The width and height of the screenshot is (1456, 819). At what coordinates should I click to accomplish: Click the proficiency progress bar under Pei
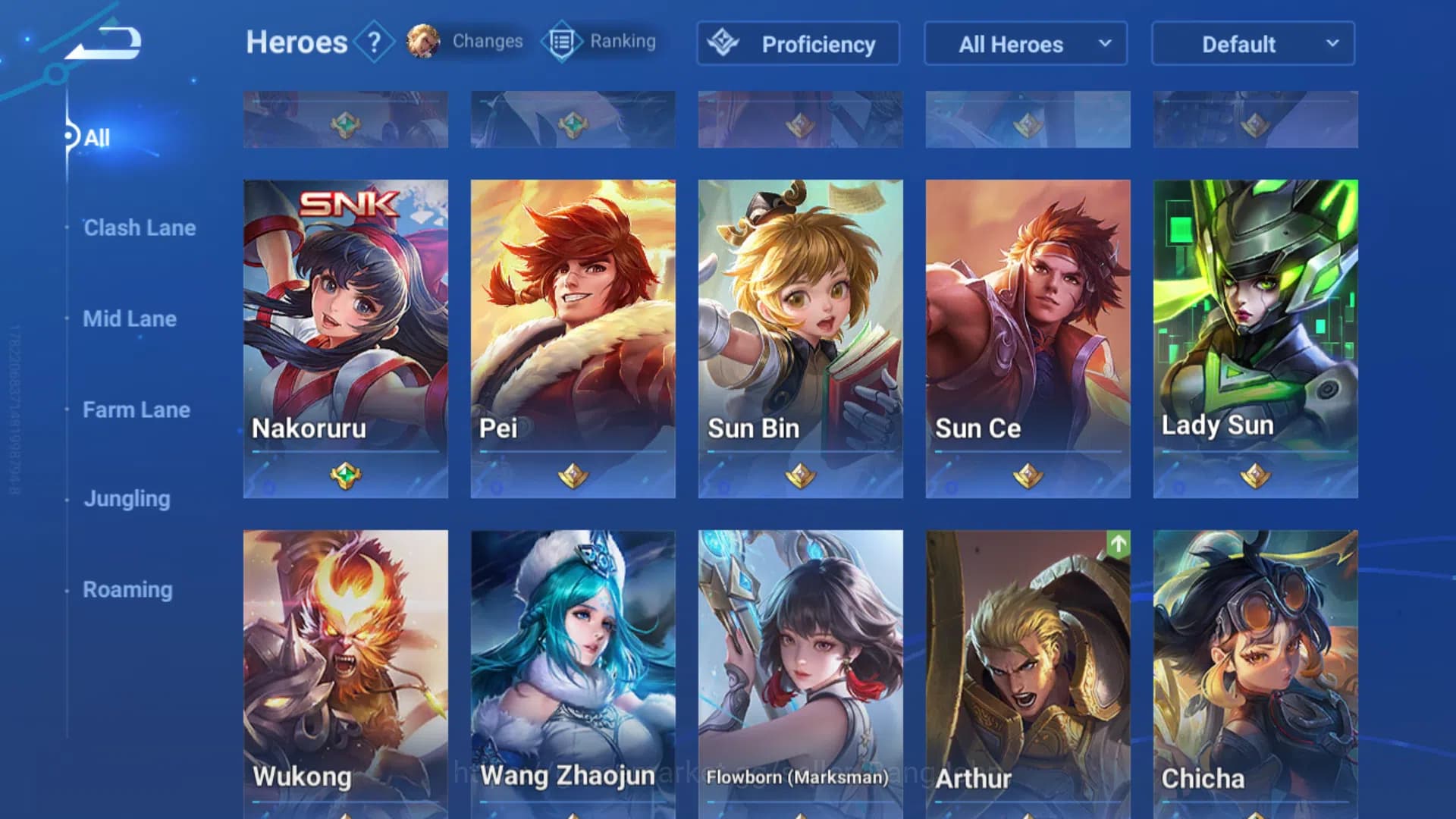coord(573,453)
